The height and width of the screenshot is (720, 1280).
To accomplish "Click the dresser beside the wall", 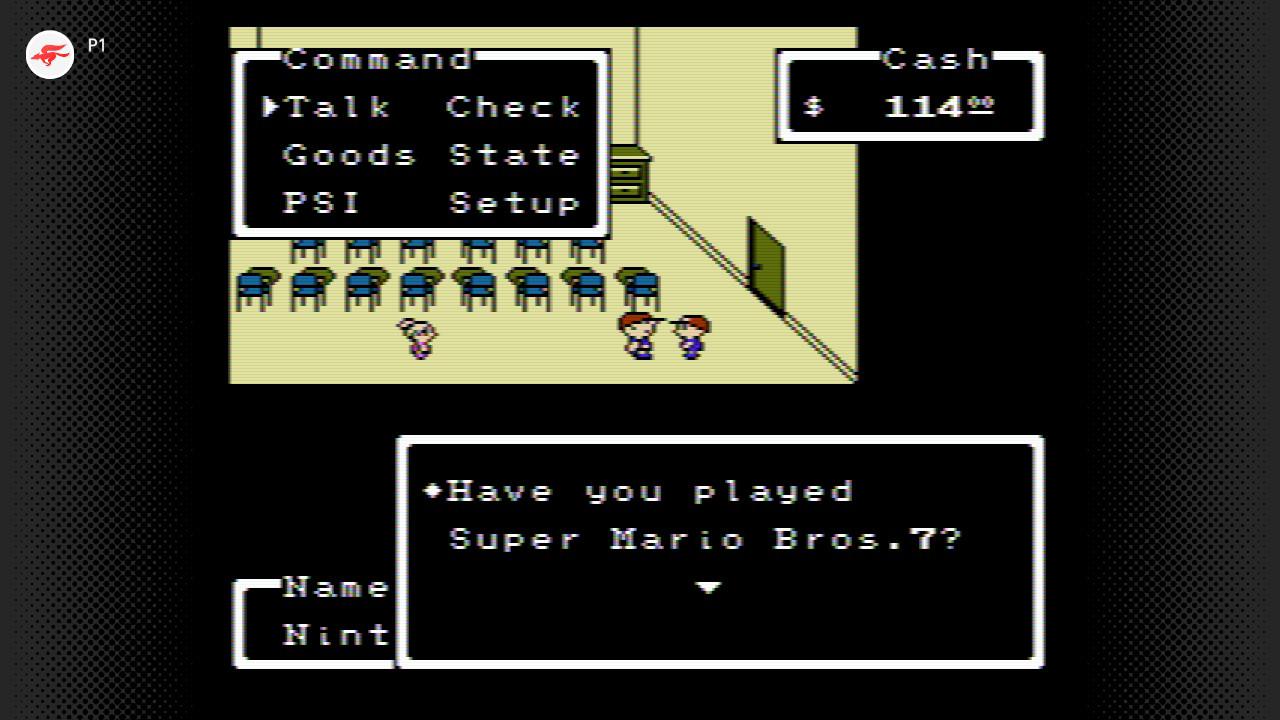I will pyautogui.click(x=630, y=170).
